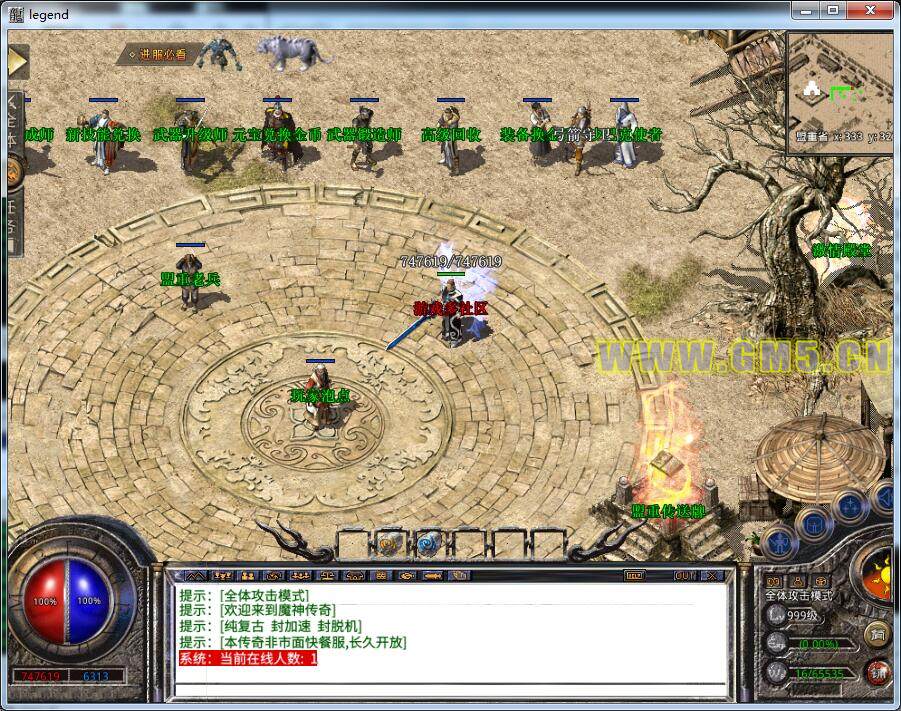Click the double up-arrow chat bar button
This screenshot has height=711, width=901.
196,576
